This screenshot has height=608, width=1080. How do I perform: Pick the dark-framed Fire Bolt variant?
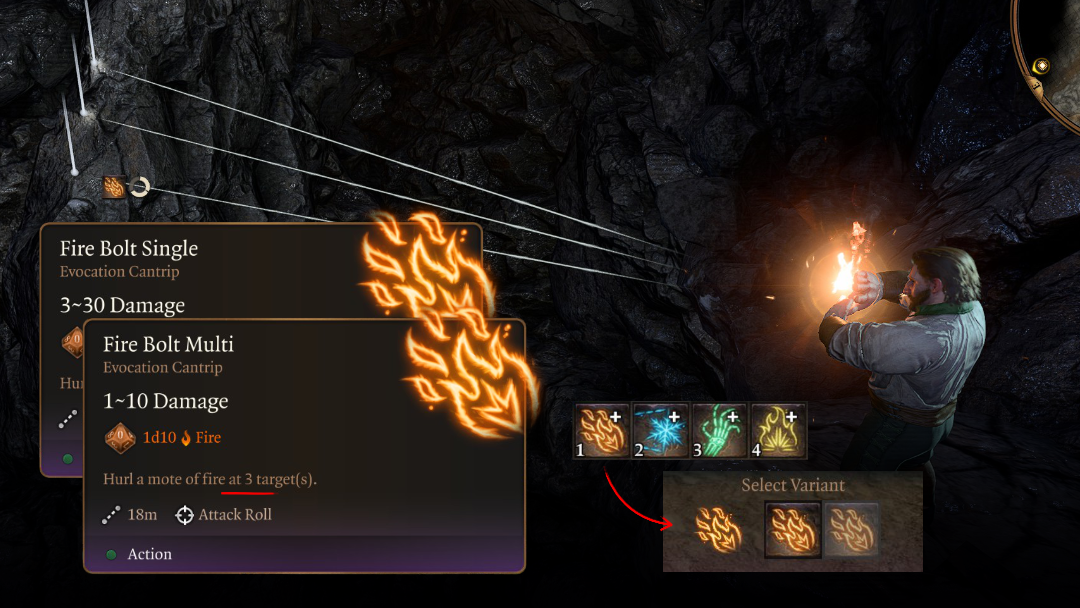793,528
